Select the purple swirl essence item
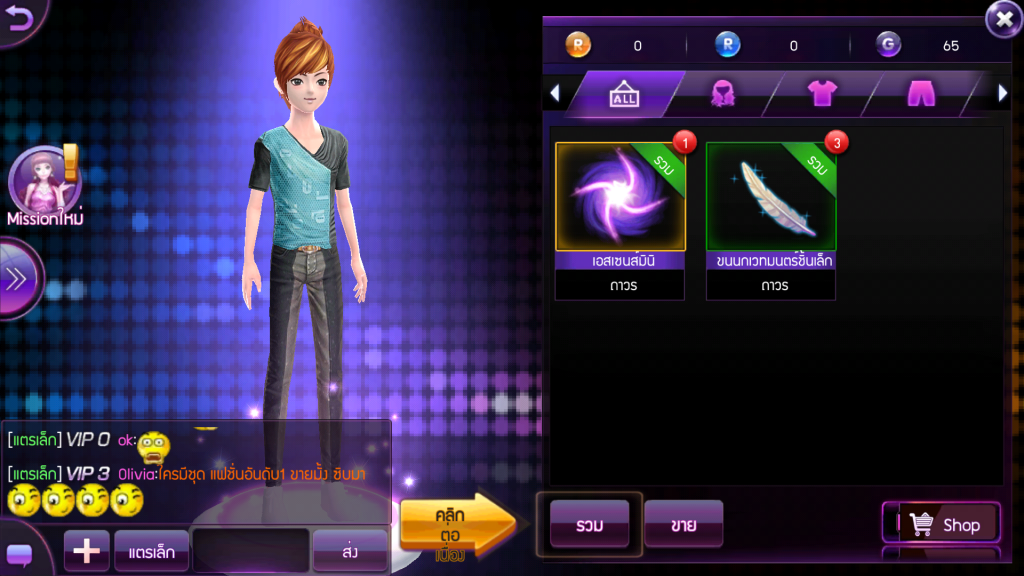This screenshot has width=1024, height=576. tap(620, 197)
